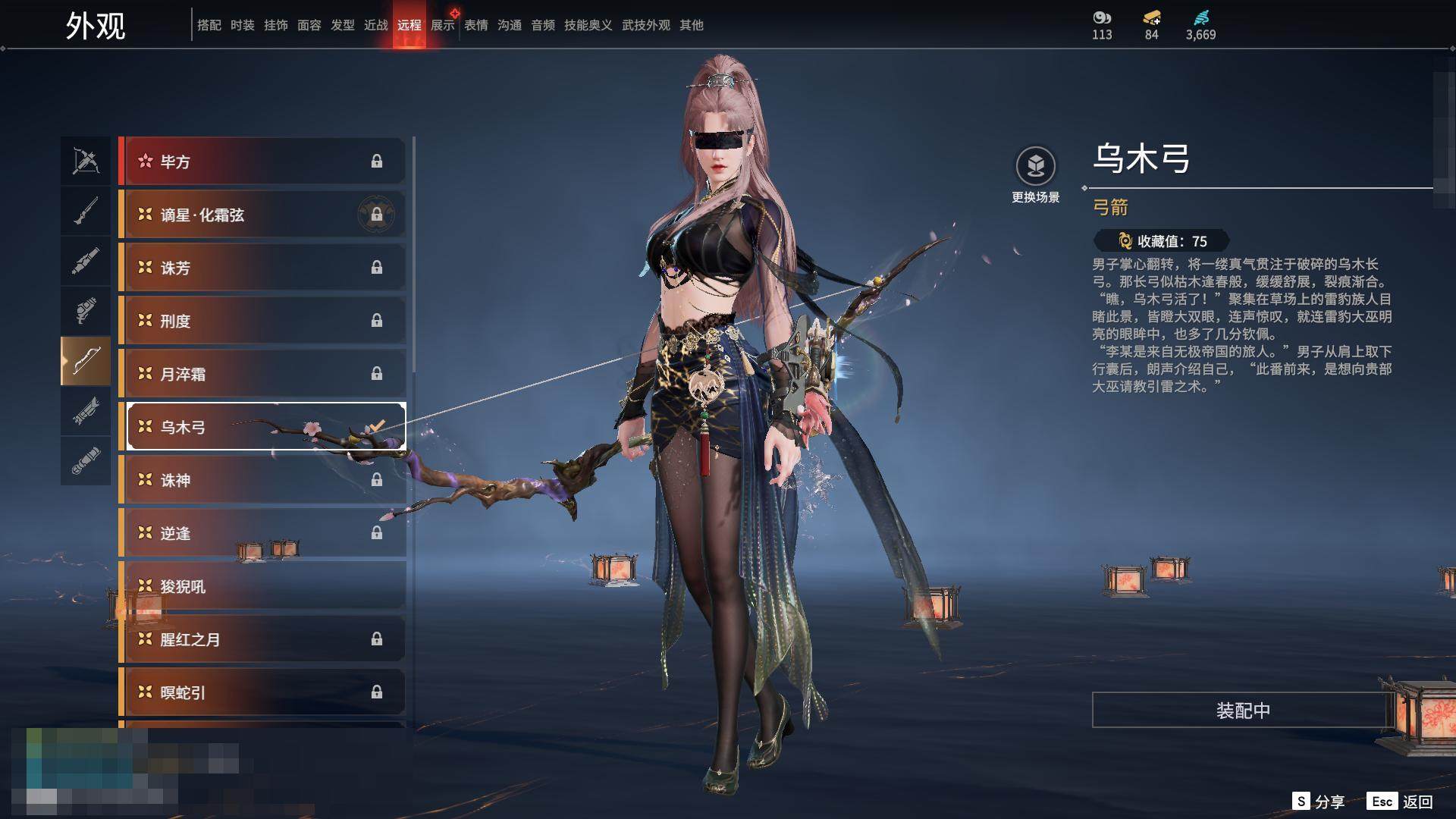
Task: Choose the 狻猊吼 skin entry
Action: [262, 586]
